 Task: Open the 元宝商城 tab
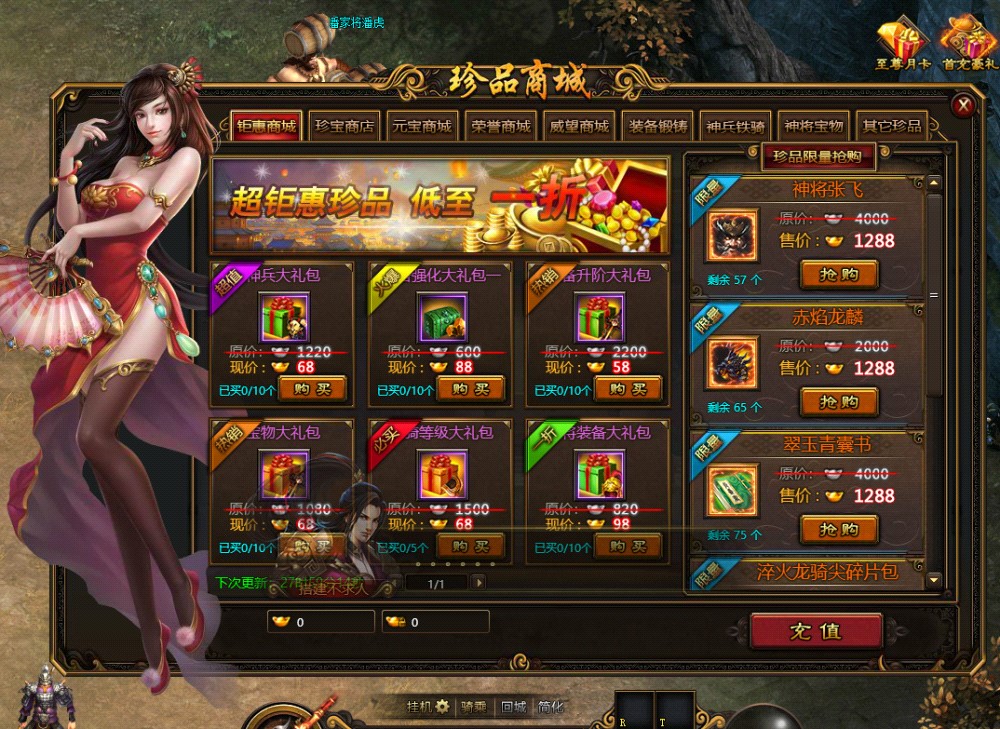point(422,127)
